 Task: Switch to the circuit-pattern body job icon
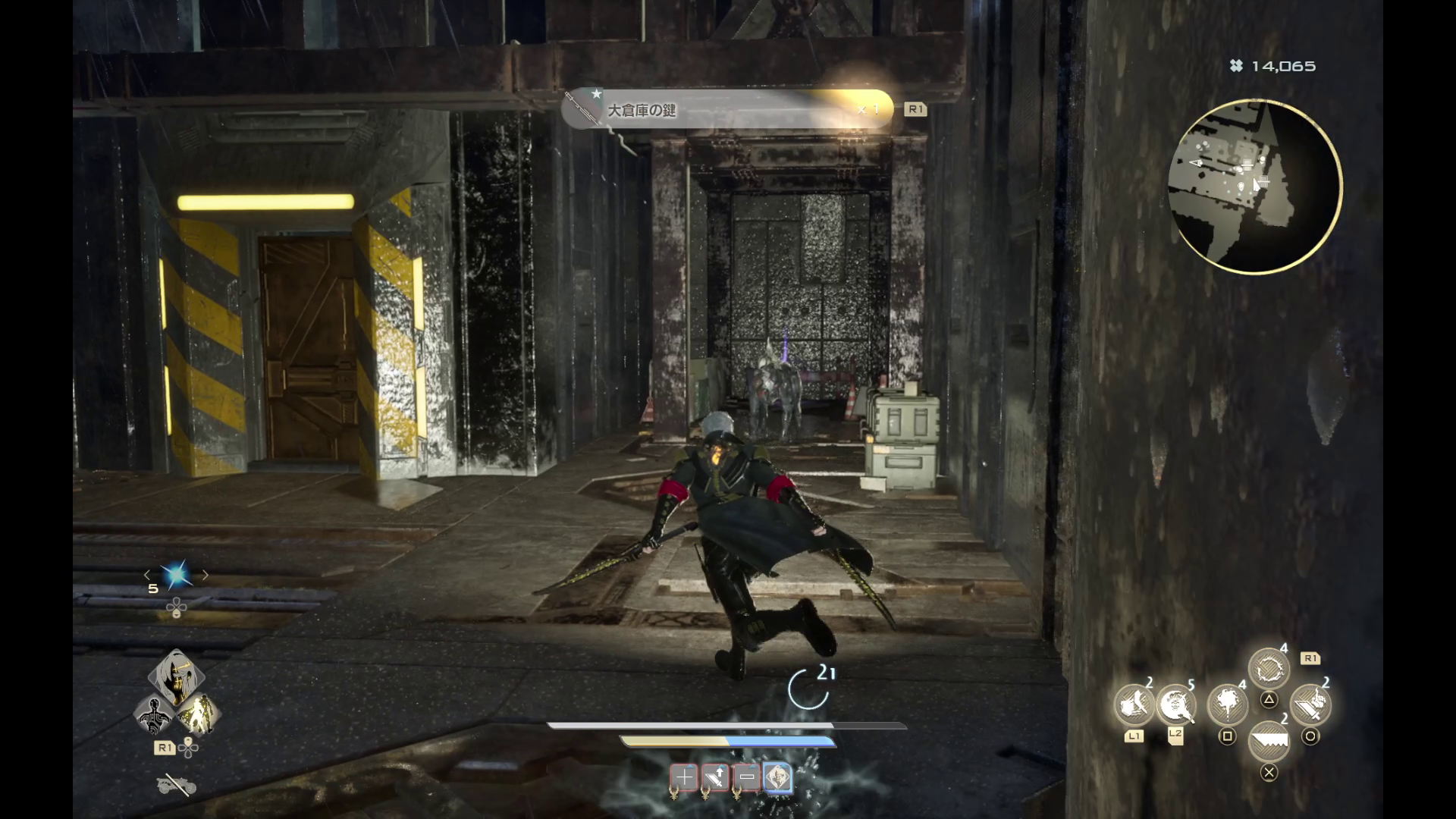(155, 715)
